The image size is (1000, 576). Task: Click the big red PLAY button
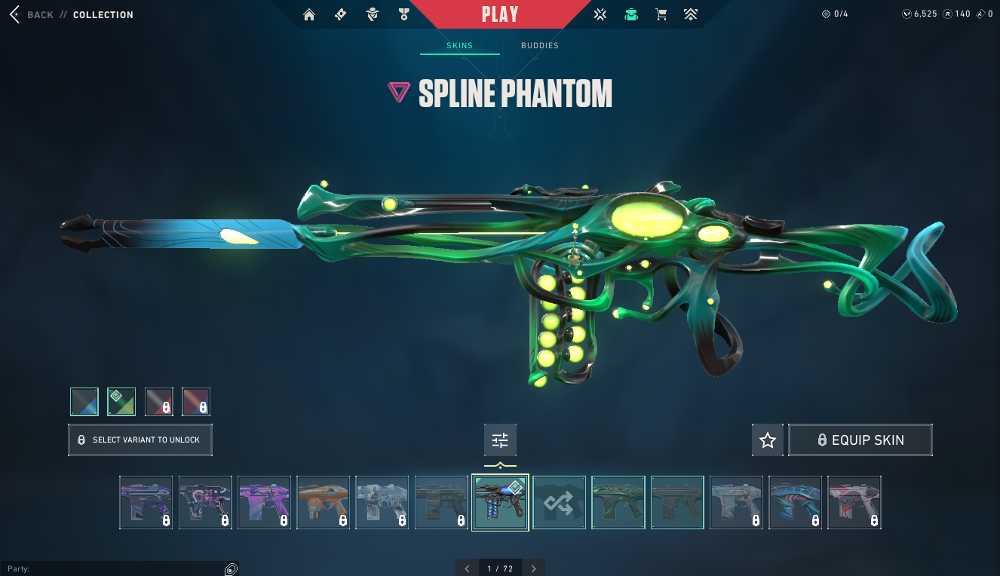(500, 15)
